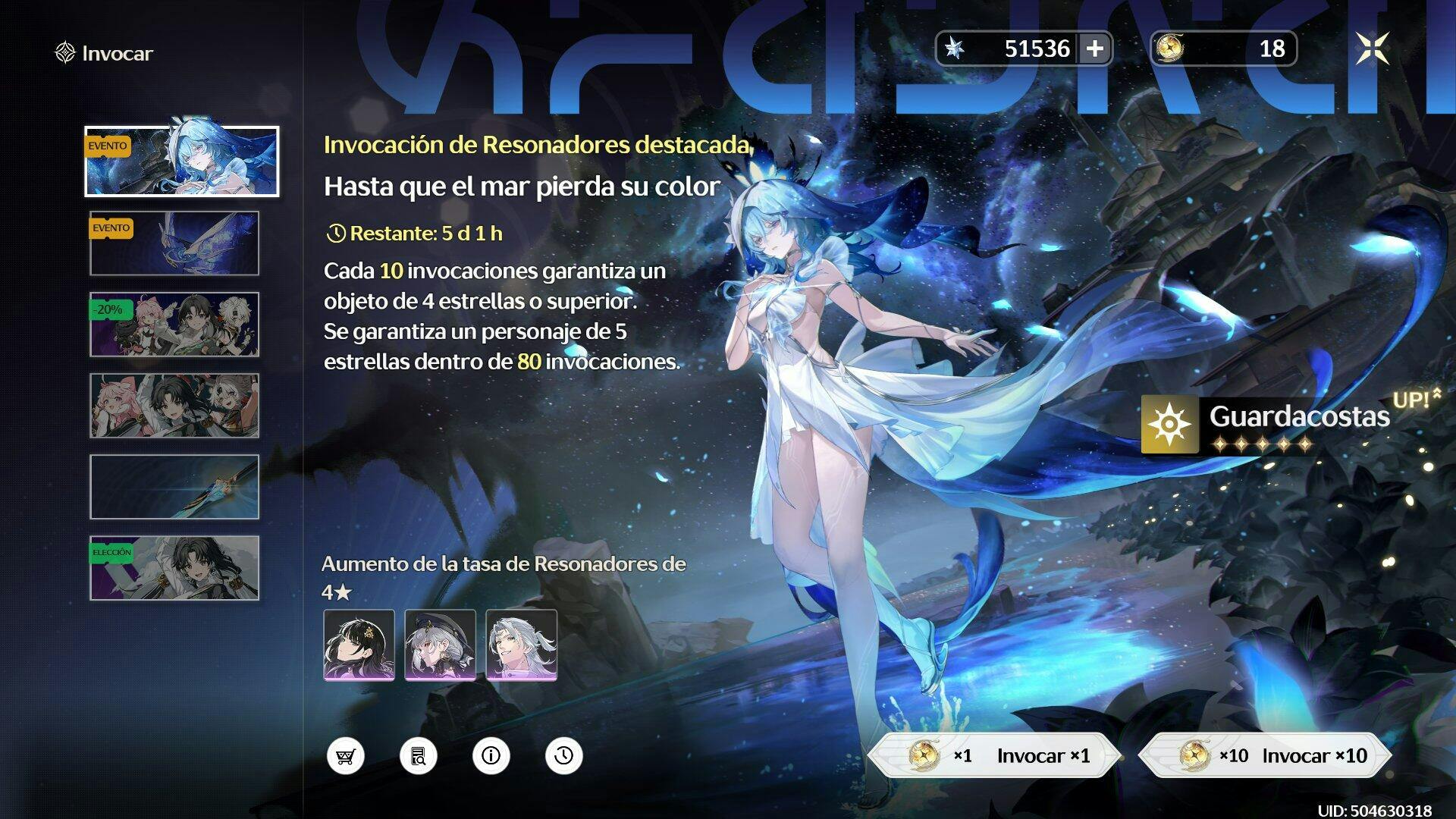Close the Invocar screen with the X
This screenshot has height=819, width=1456.
coord(1373,49)
